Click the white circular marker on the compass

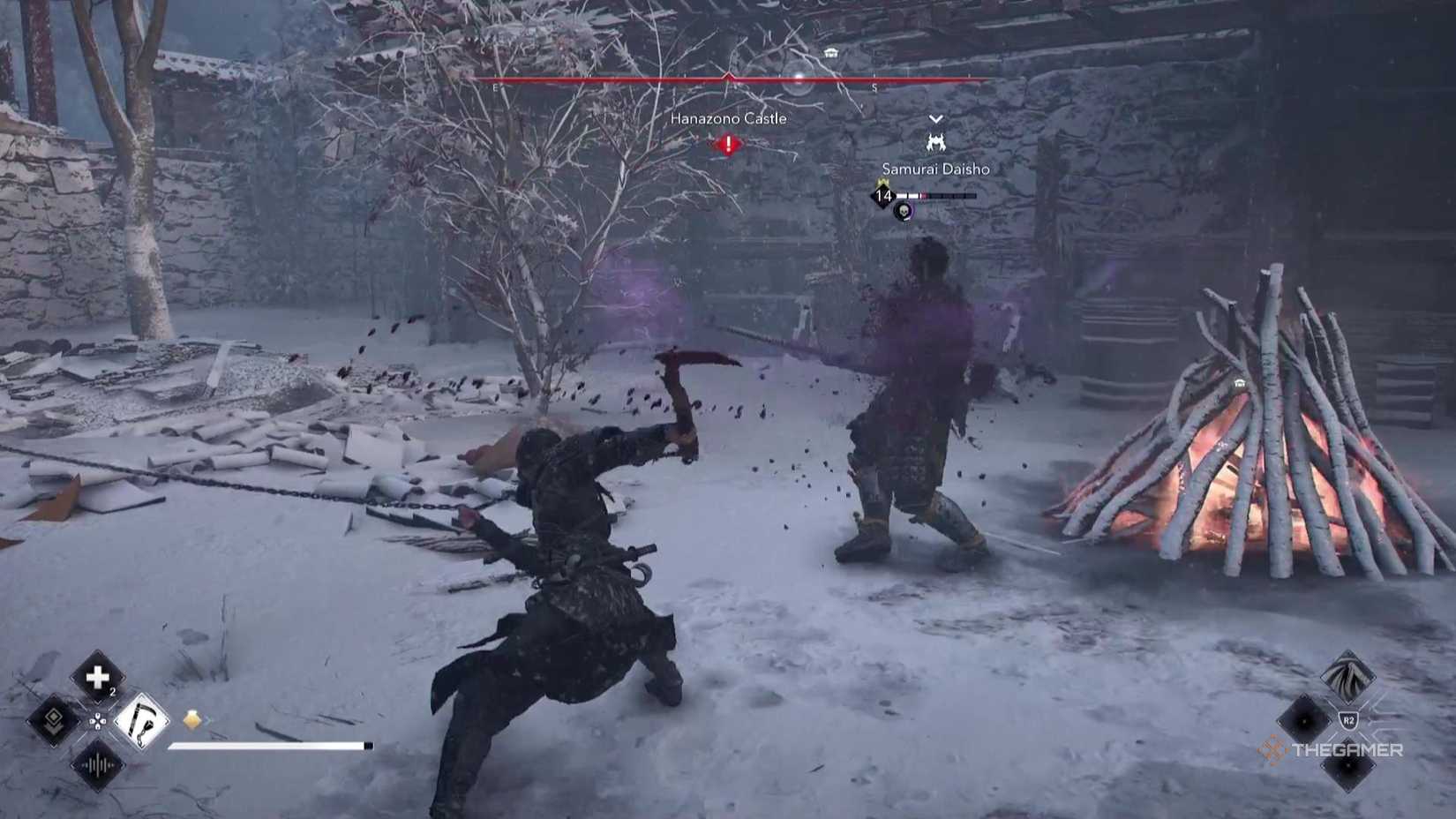point(798,78)
